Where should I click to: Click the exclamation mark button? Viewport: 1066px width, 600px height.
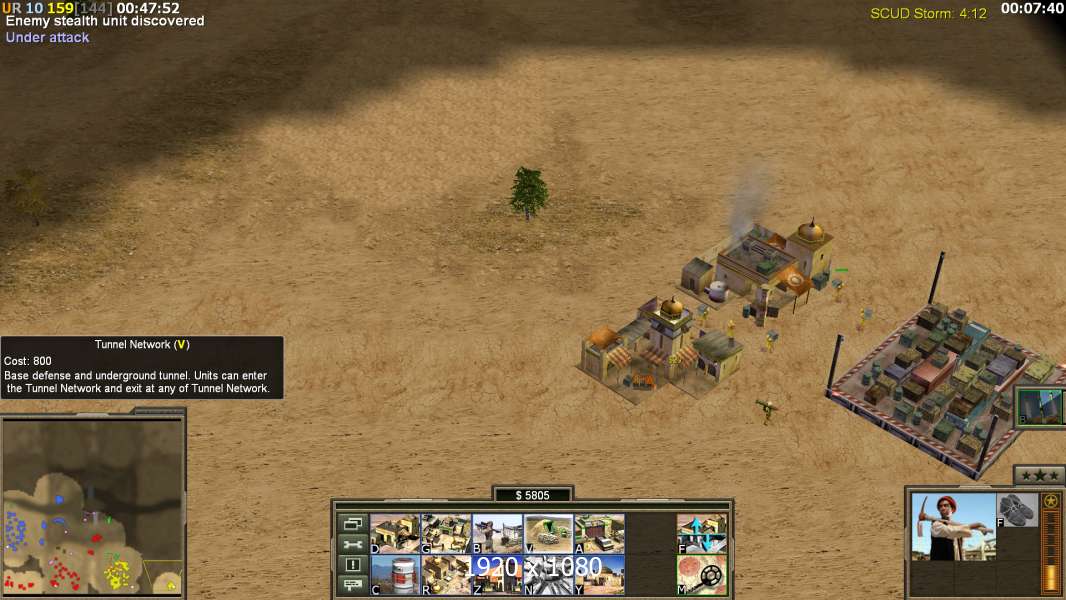(352, 565)
